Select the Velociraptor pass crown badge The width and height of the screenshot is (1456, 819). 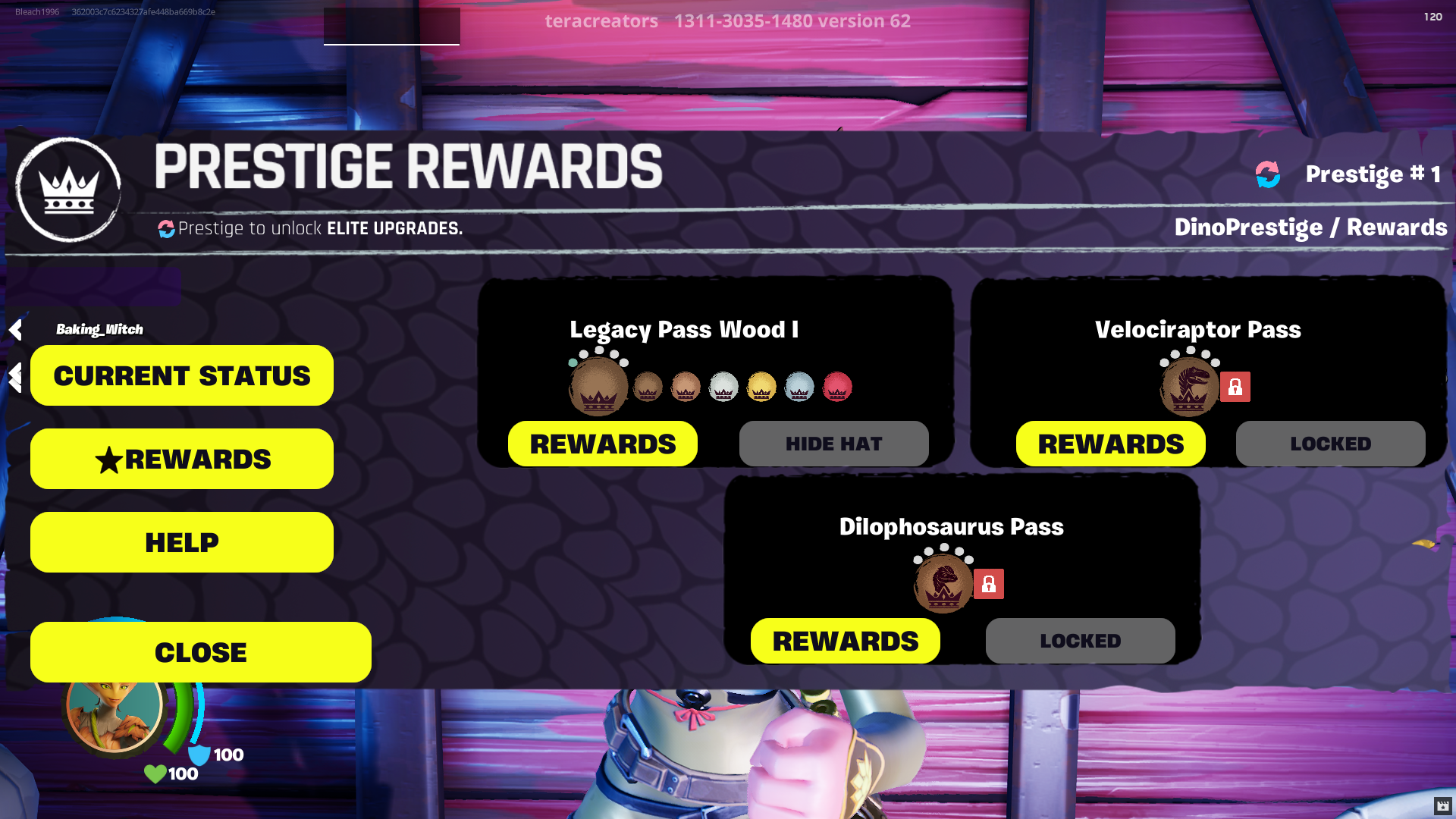pyautogui.click(x=1191, y=387)
